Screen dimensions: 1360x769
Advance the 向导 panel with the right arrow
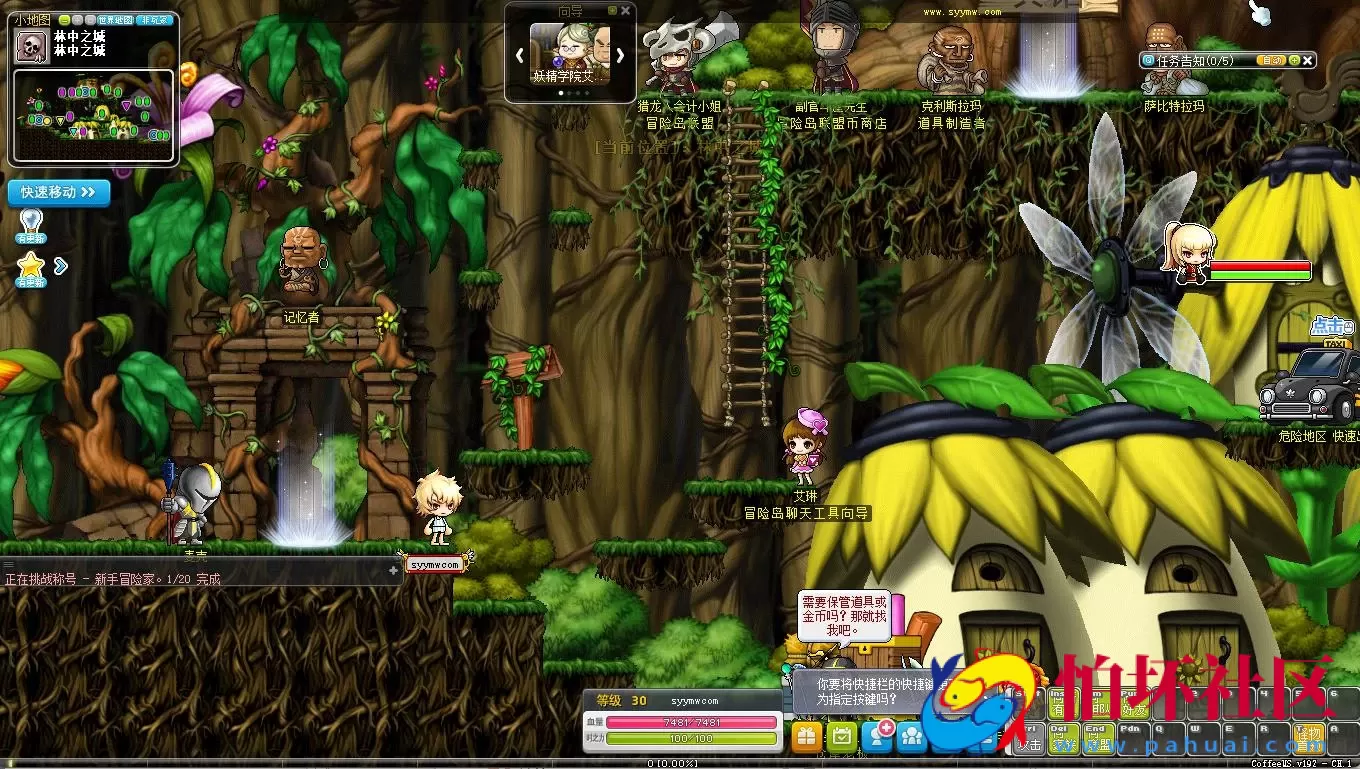pyautogui.click(x=620, y=55)
